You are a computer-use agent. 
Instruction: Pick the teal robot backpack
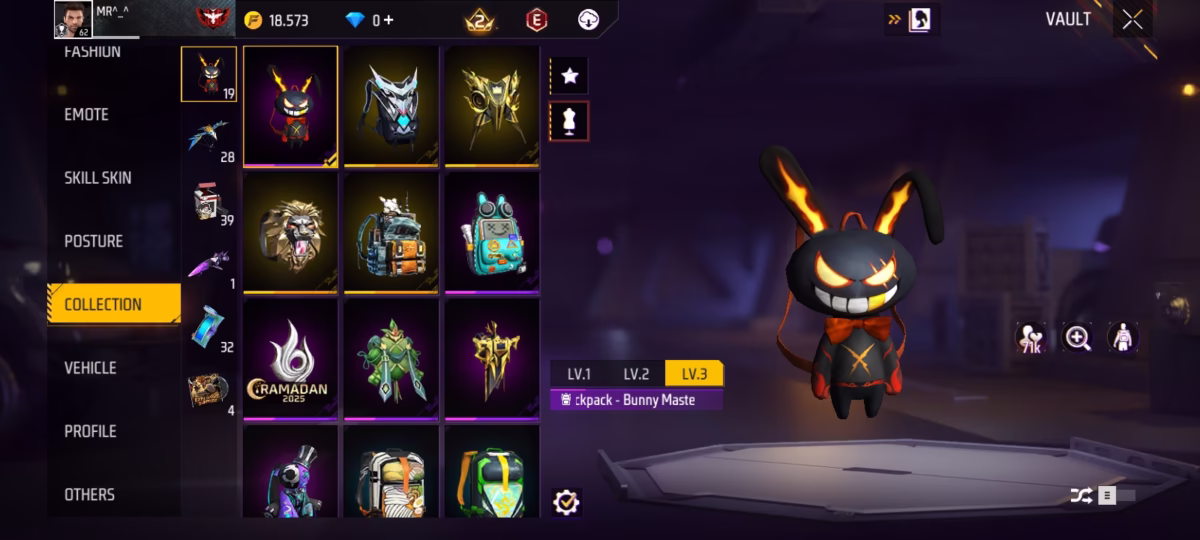491,232
